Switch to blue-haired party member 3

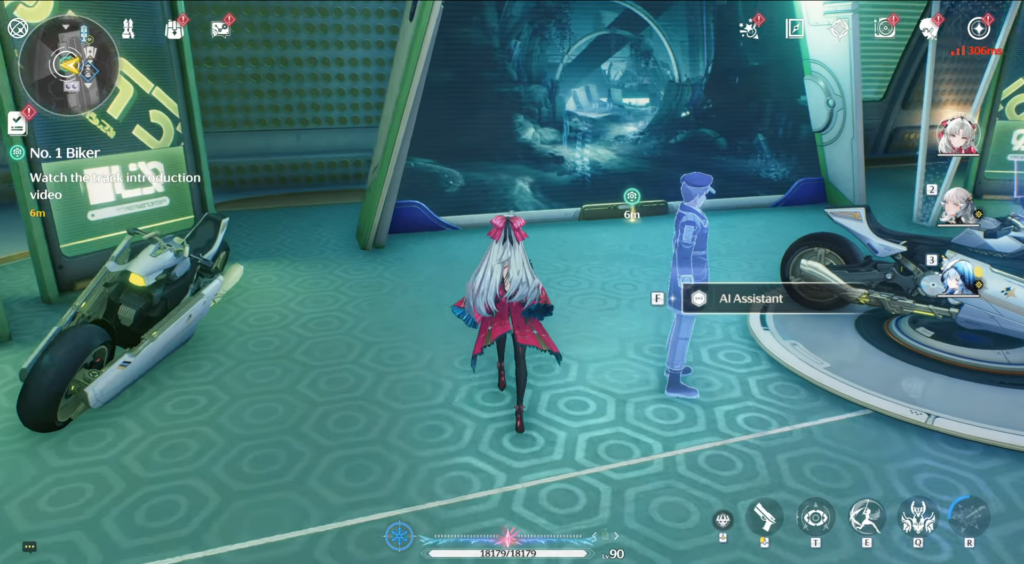click(x=958, y=275)
